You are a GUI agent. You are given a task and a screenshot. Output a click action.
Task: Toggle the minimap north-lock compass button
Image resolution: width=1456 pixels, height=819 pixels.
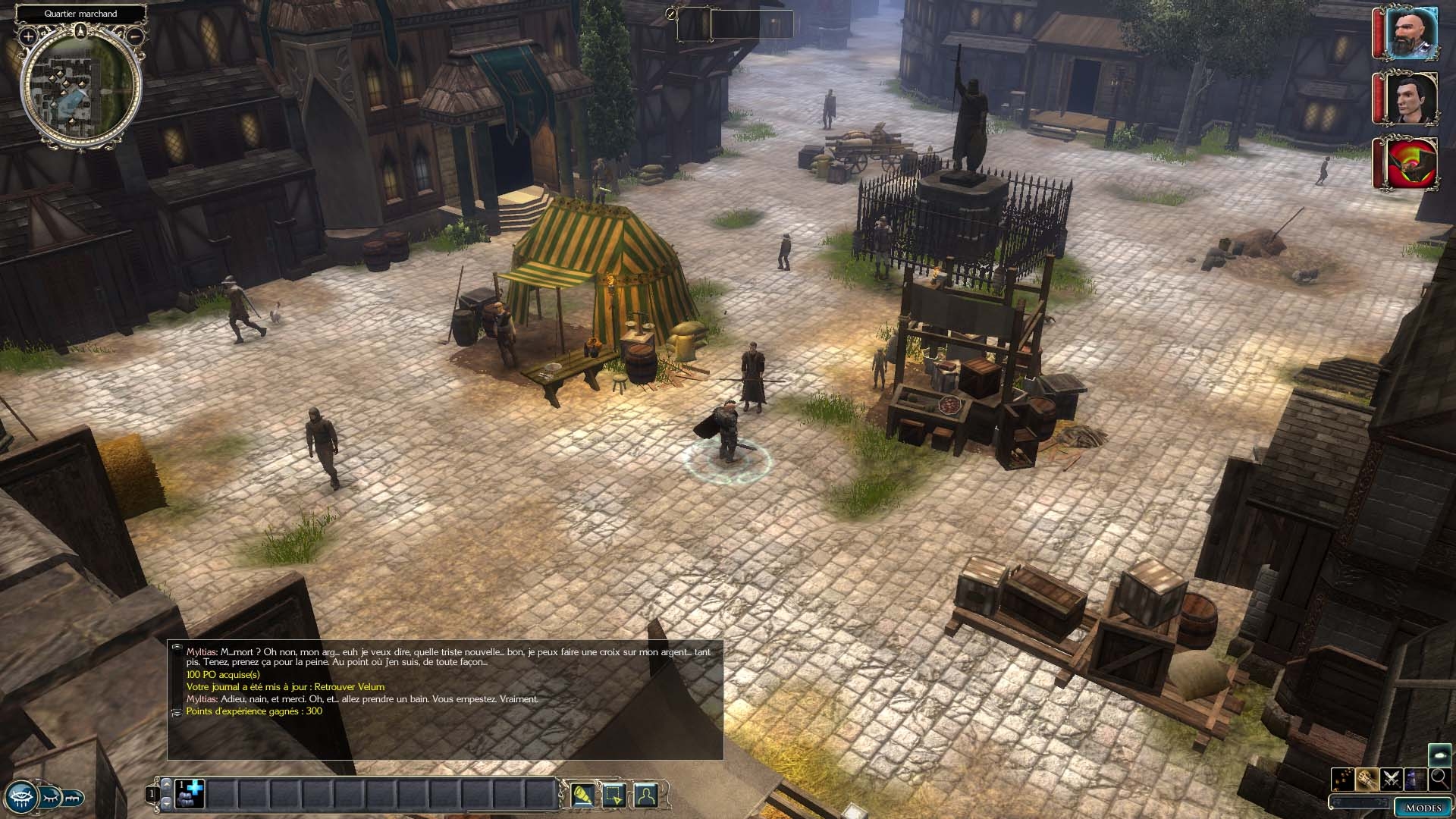(81, 30)
